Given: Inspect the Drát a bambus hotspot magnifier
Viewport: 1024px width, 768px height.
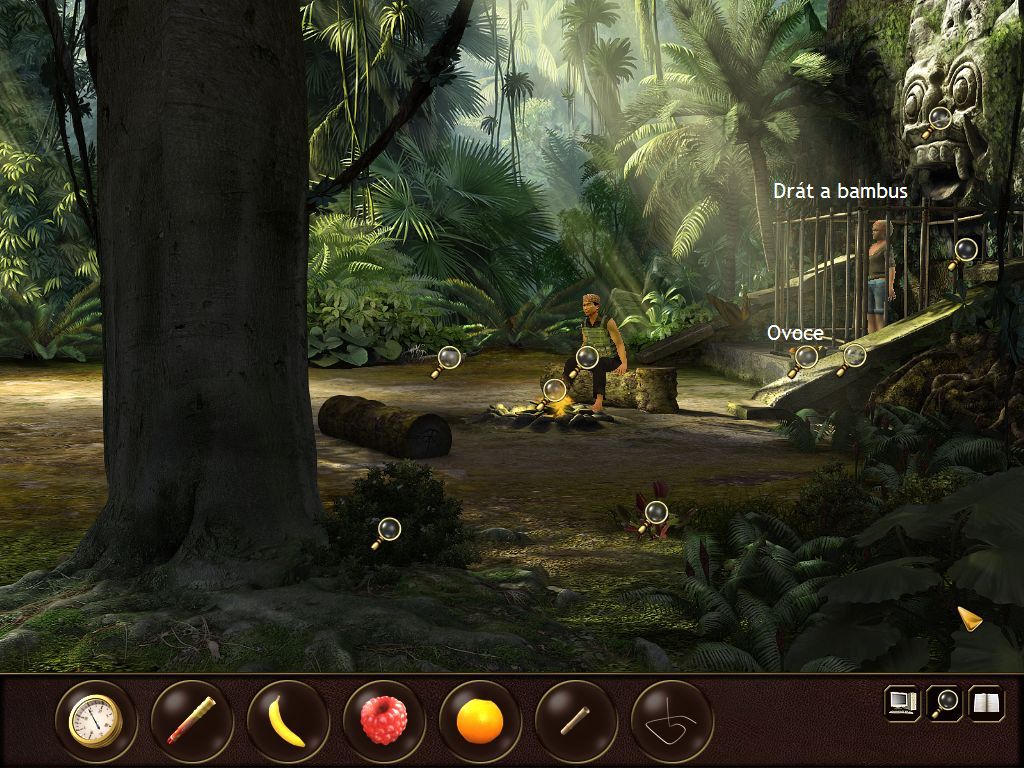Looking at the screenshot, I should coord(965,249).
